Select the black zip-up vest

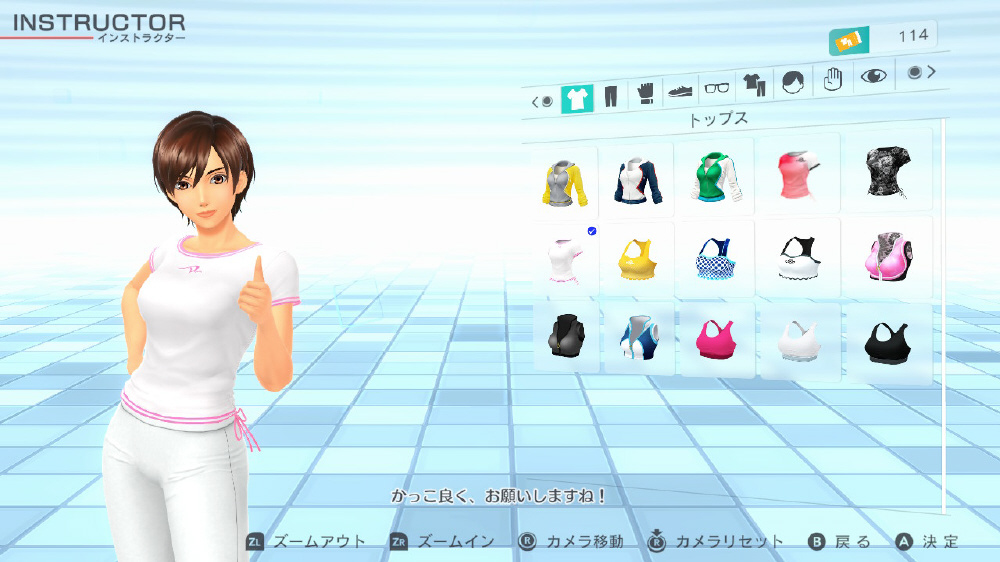[563, 336]
